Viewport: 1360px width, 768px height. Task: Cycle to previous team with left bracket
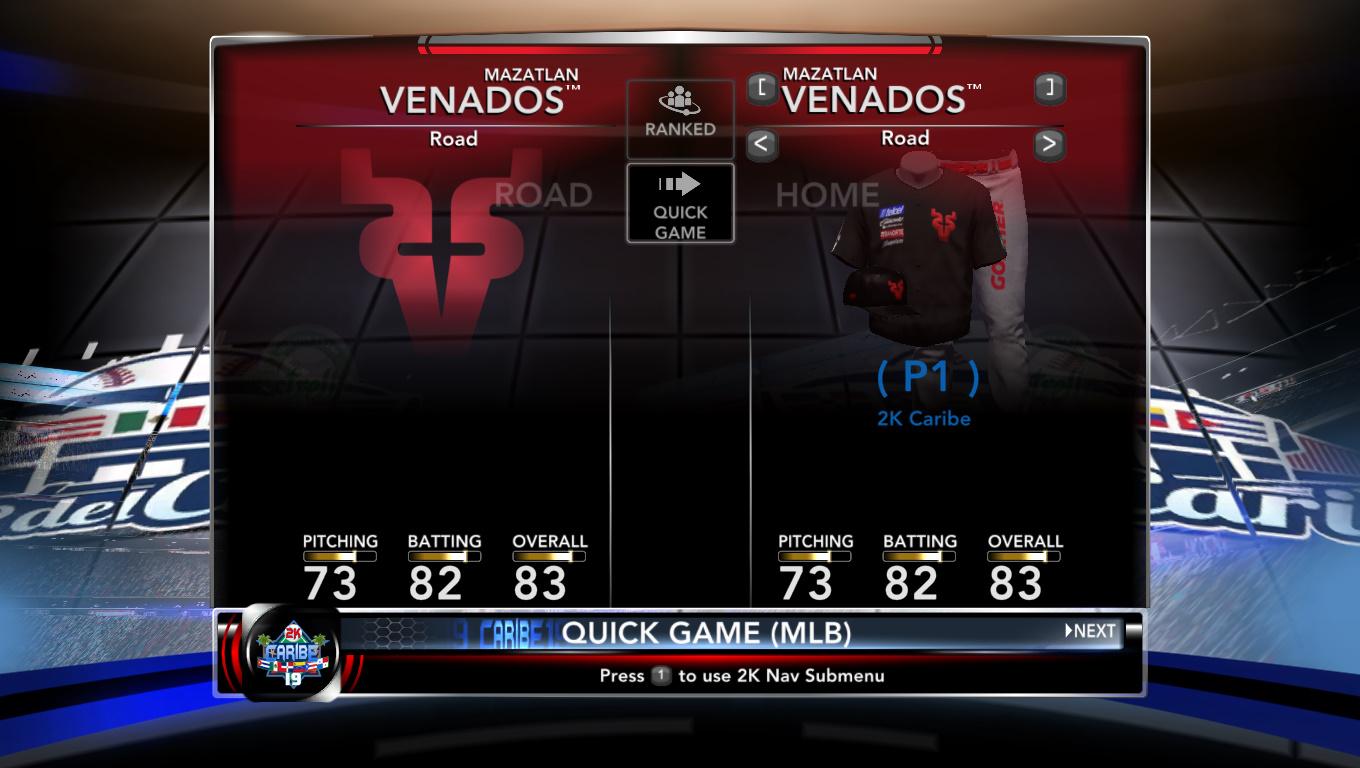pyautogui.click(x=762, y=89)
